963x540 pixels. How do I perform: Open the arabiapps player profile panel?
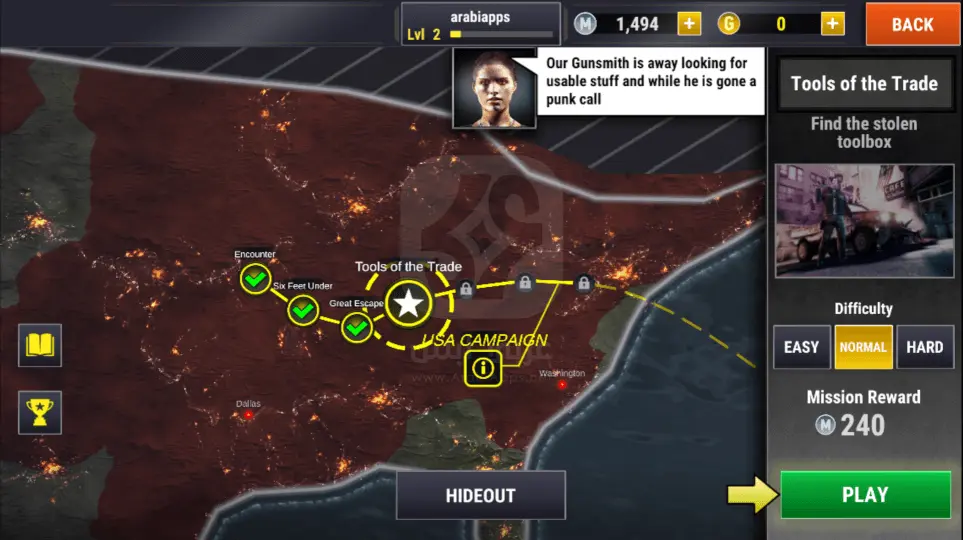pyautogui.click(x=480, y=23)
